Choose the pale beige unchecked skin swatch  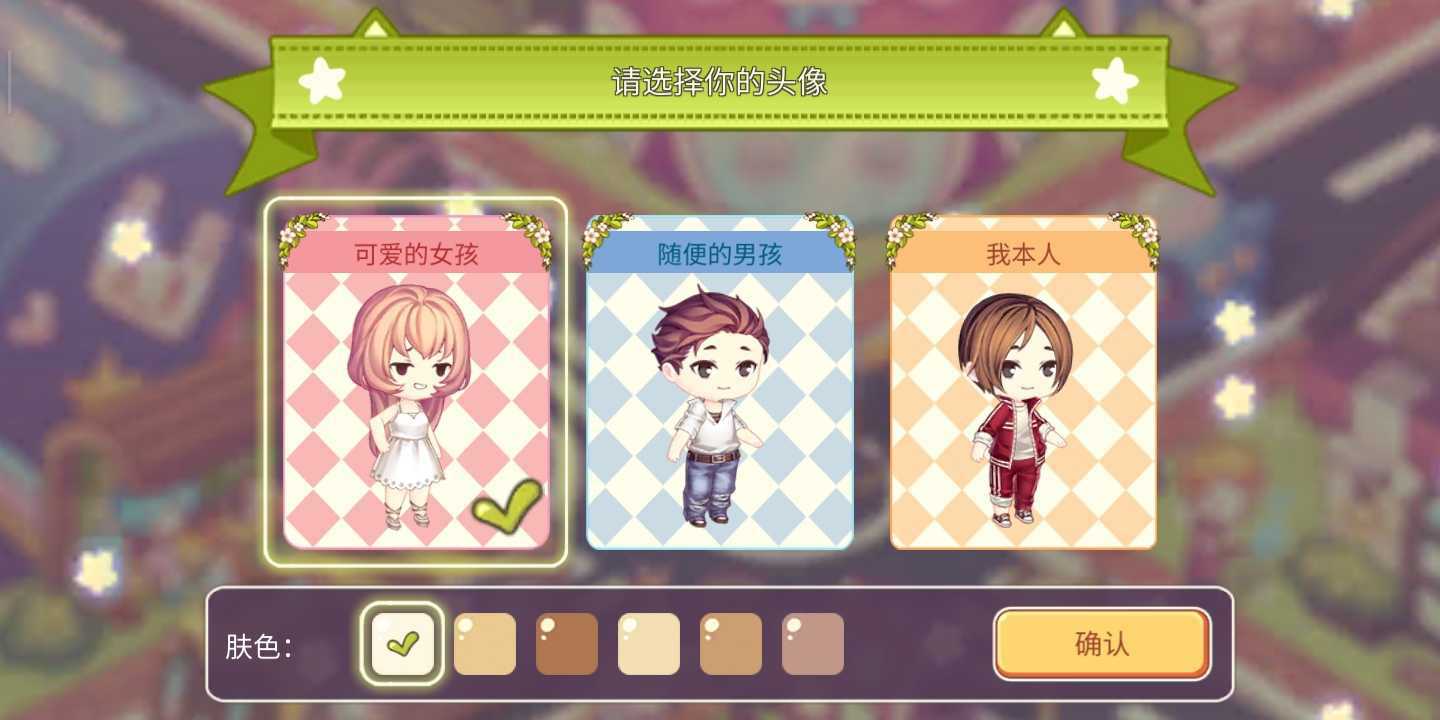click(x=648, y=644)
